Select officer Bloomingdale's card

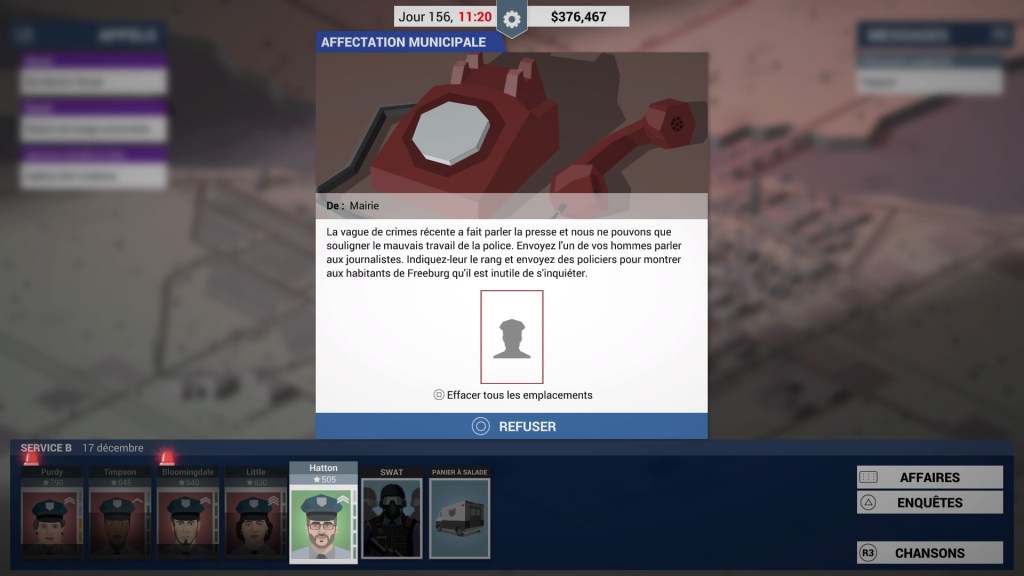(187, 512)
